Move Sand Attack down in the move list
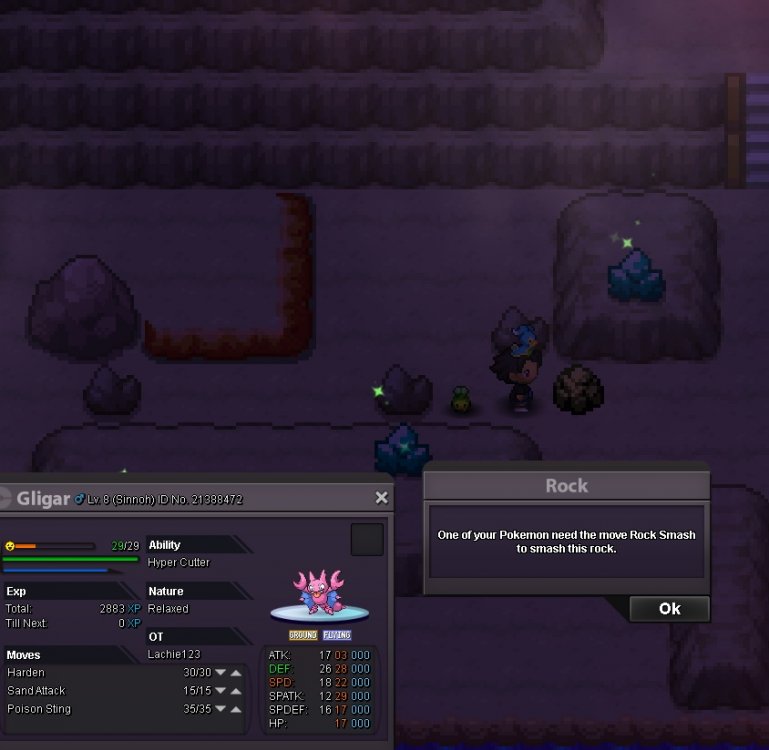Image resolution: width=769 pixels, height=750 pixels. [221, 691]
